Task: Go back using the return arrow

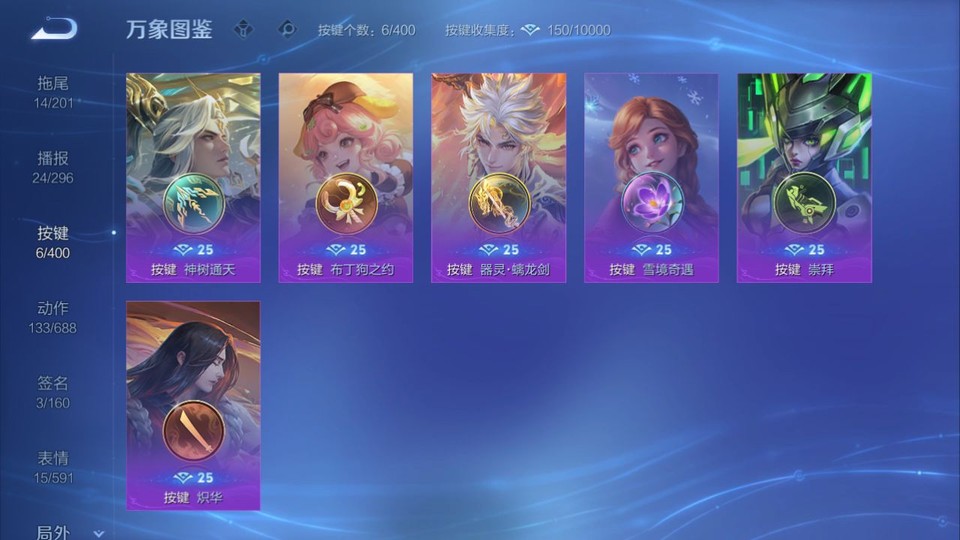Action: [54, 29]
